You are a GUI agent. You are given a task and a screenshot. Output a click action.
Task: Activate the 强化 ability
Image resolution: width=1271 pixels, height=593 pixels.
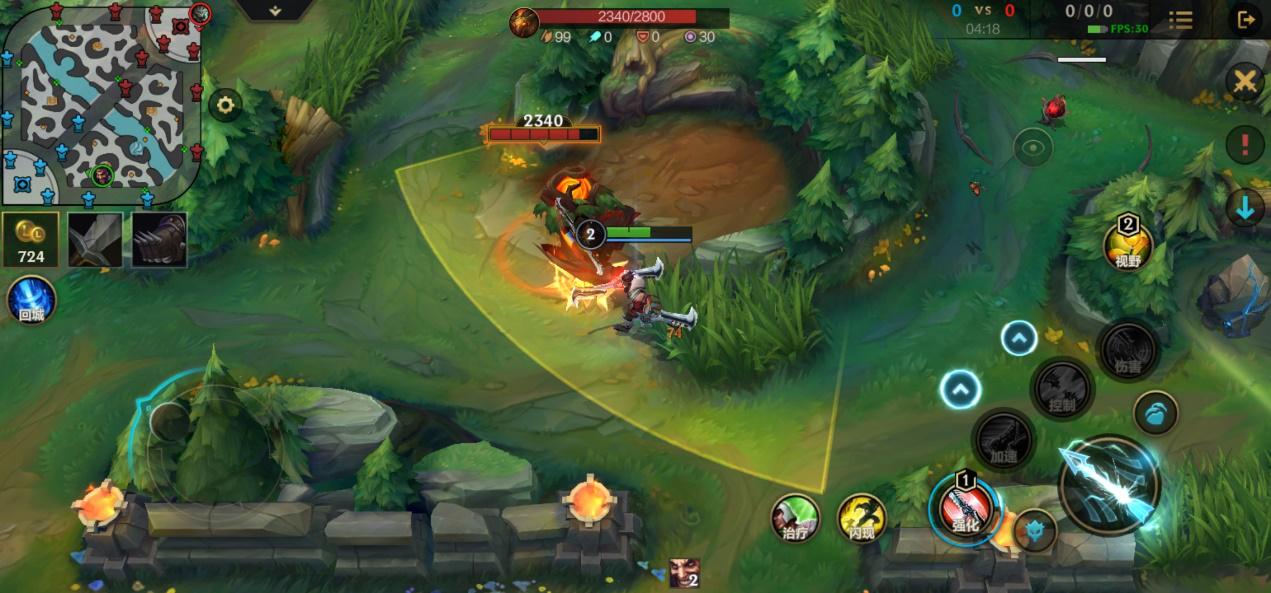pyautogui.click(x=965, y=509)
